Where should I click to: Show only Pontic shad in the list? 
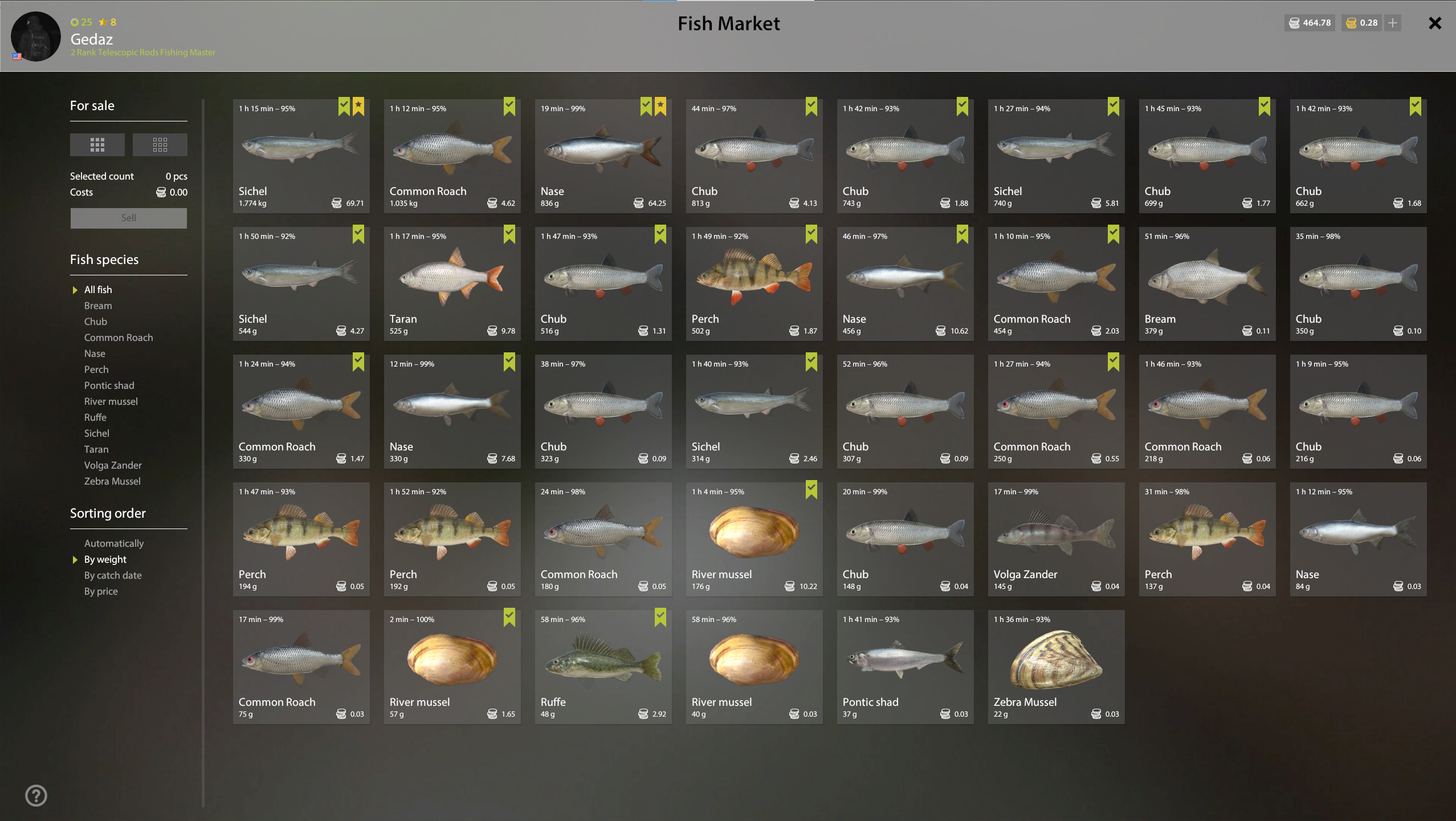click(109, 385)
